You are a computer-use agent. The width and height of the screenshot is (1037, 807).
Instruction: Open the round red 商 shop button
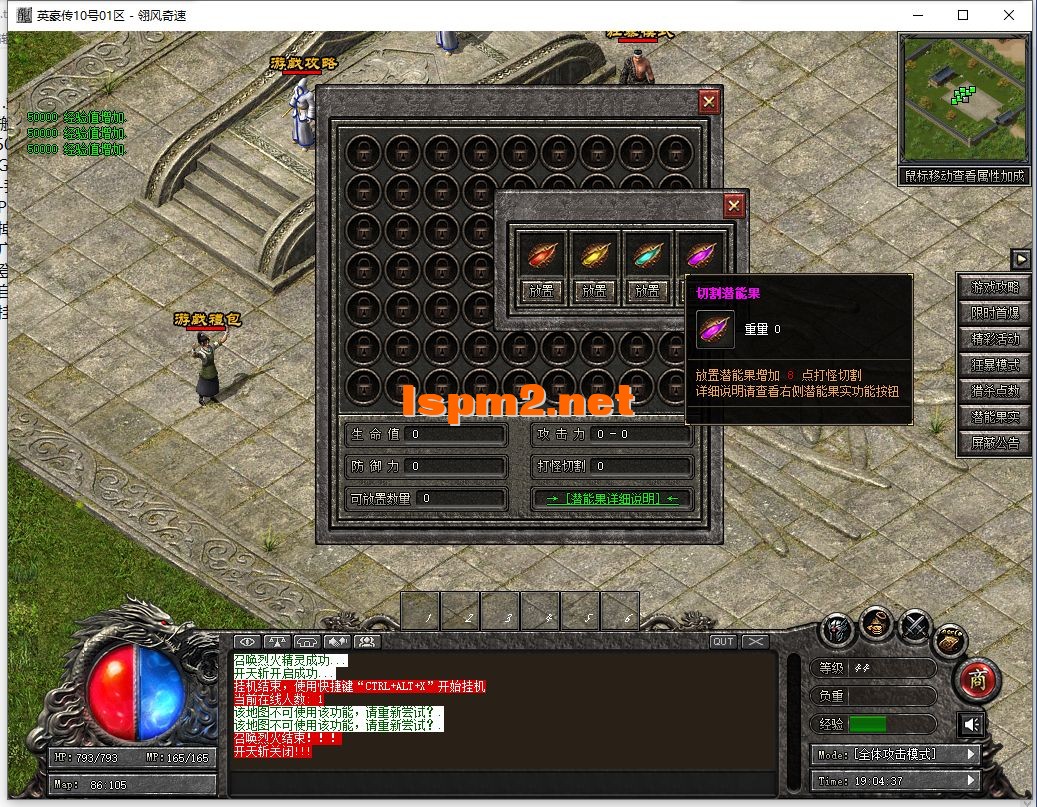[x=979, y=681]
